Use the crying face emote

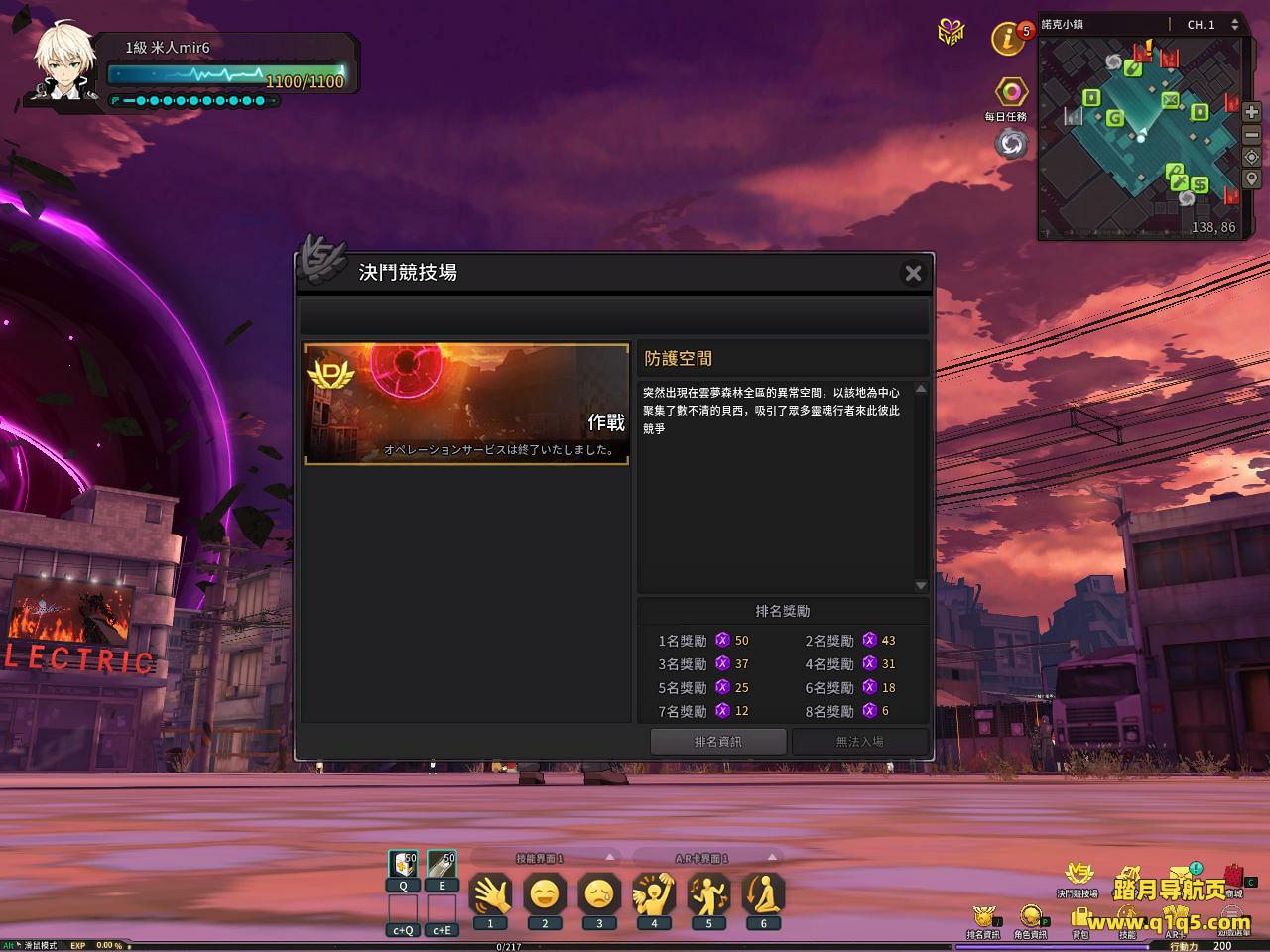[599, 895]
